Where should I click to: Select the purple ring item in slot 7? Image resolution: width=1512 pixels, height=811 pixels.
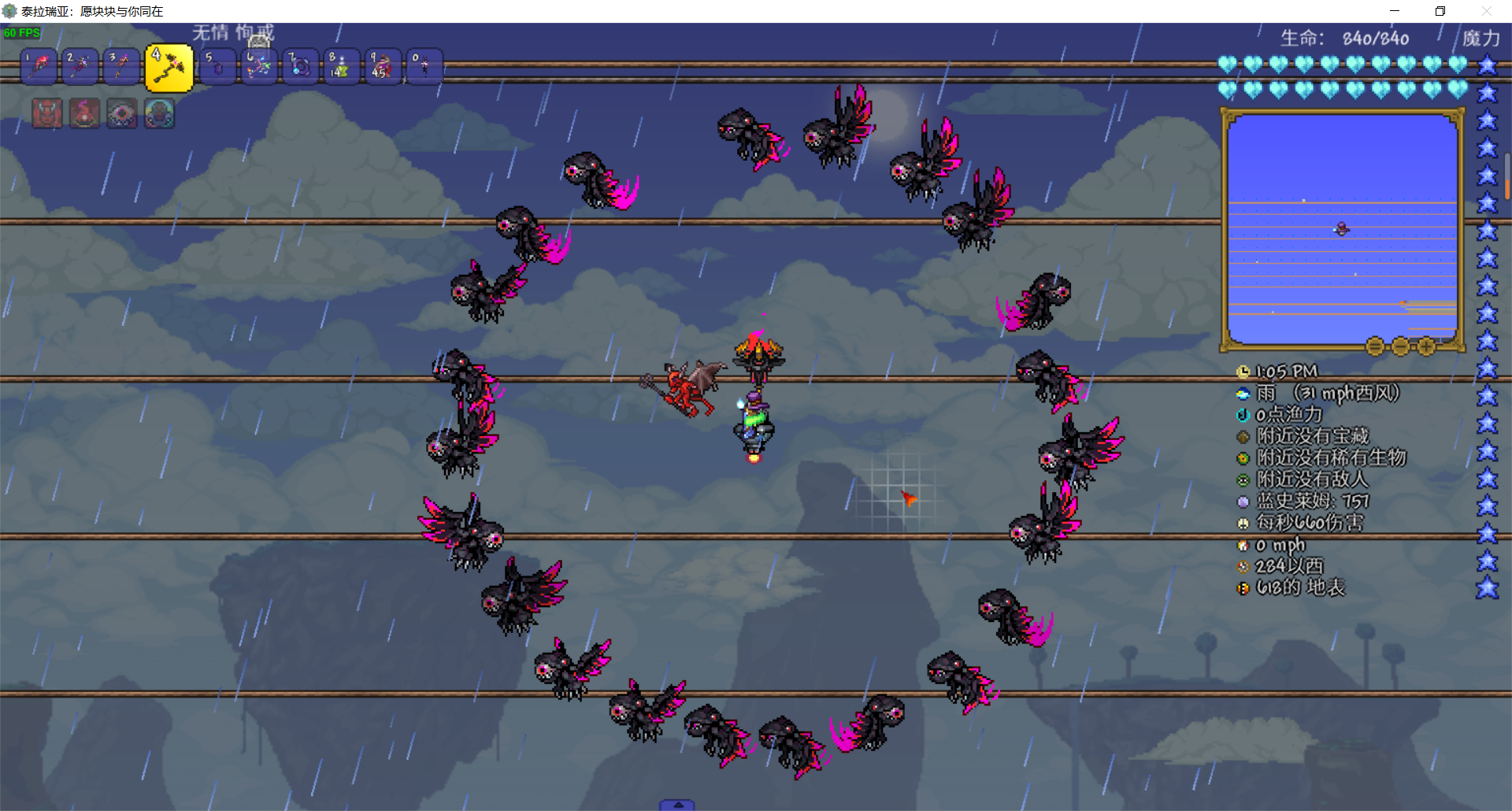[x=300, y=67]
